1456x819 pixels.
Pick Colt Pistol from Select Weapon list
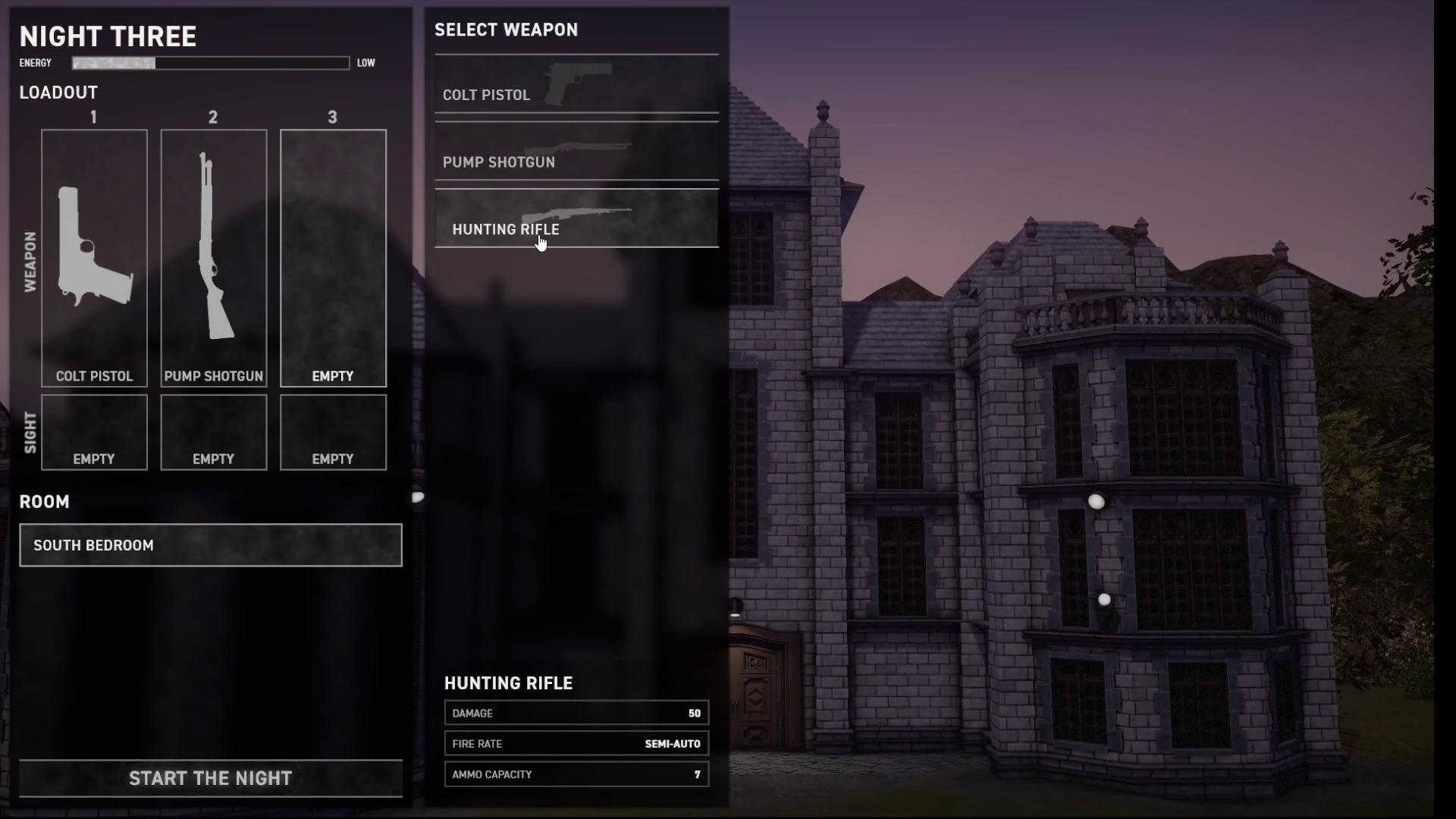point(576,85)
